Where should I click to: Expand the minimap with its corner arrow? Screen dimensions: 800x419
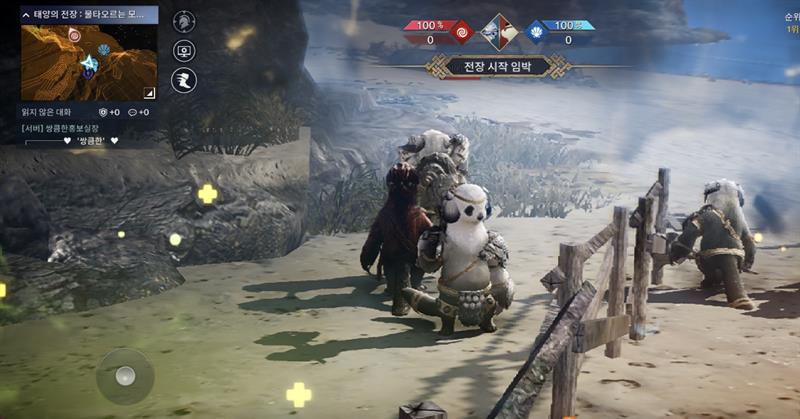tap(149, 92)
